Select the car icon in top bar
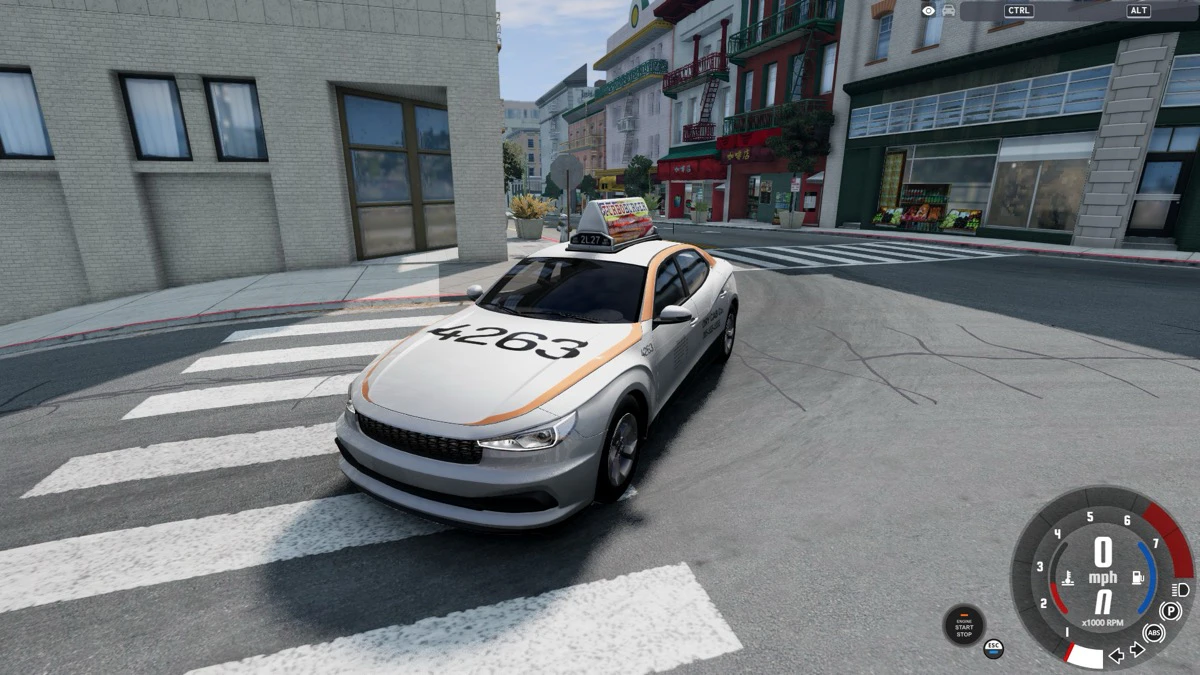Screen dimensions: 1200x675 tap(948, 10)
